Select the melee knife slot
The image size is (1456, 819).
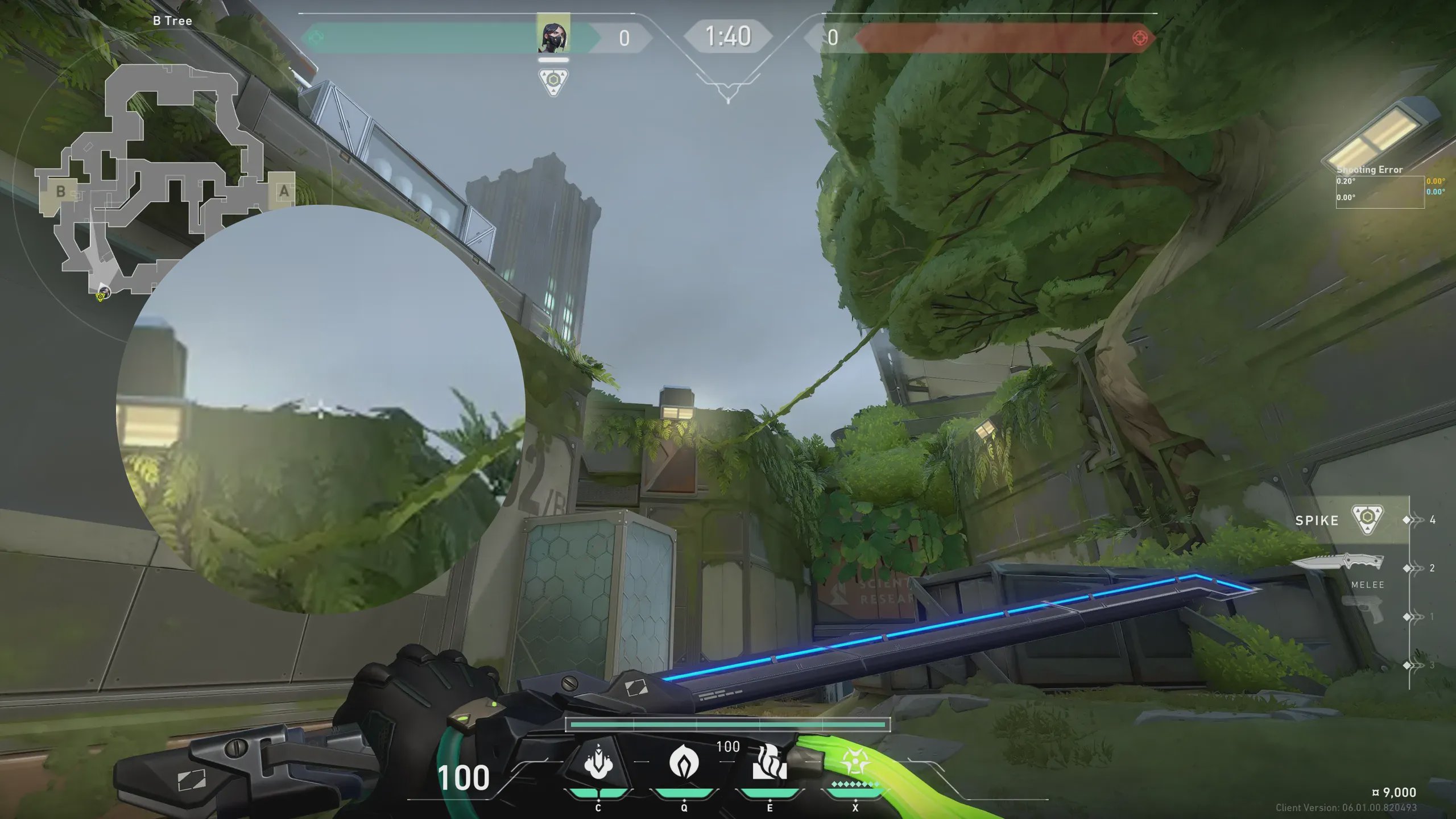[x=1338, y=563]
